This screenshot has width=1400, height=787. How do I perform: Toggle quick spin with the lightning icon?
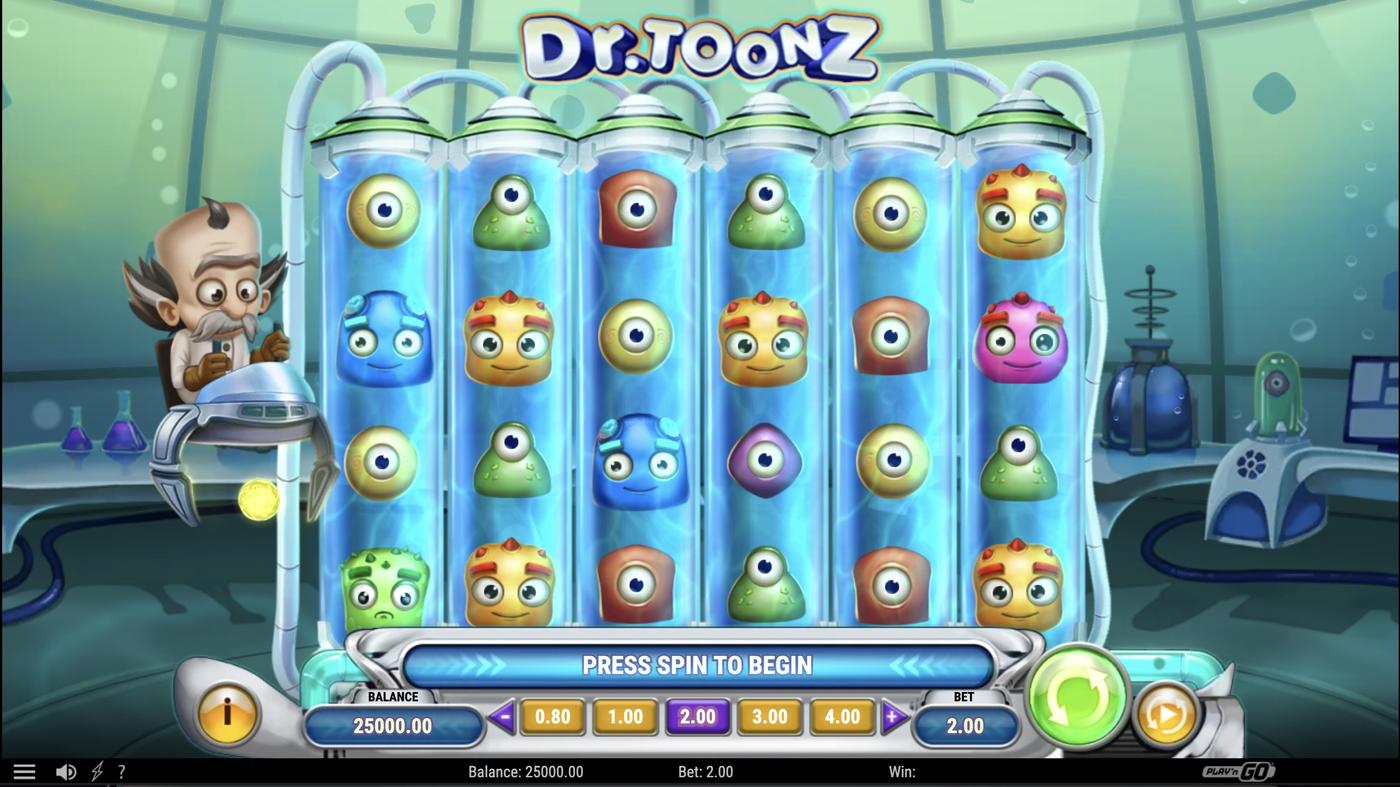[95, 770]
